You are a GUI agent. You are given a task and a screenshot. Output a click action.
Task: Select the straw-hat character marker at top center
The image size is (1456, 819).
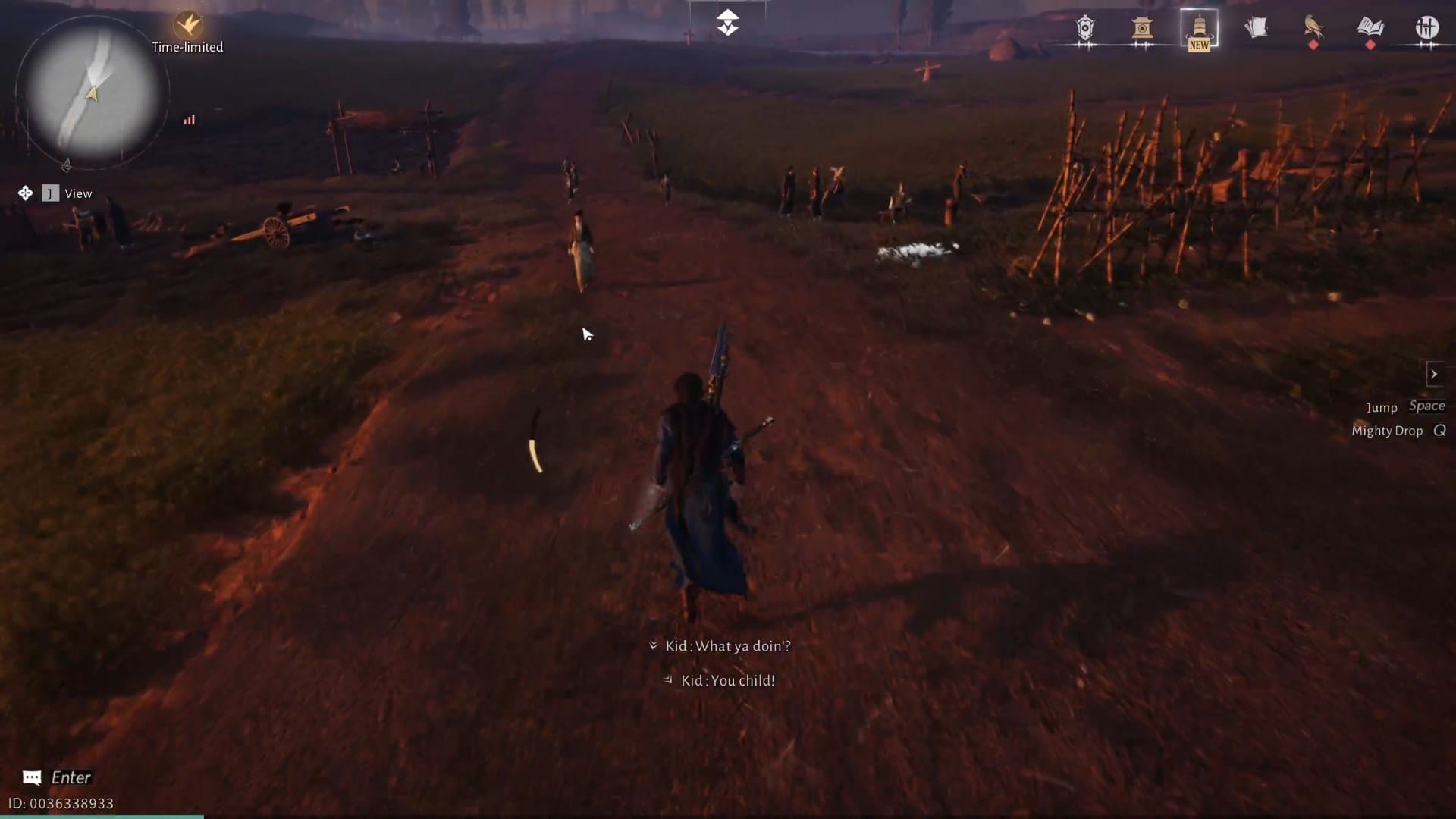coord(728,23)
